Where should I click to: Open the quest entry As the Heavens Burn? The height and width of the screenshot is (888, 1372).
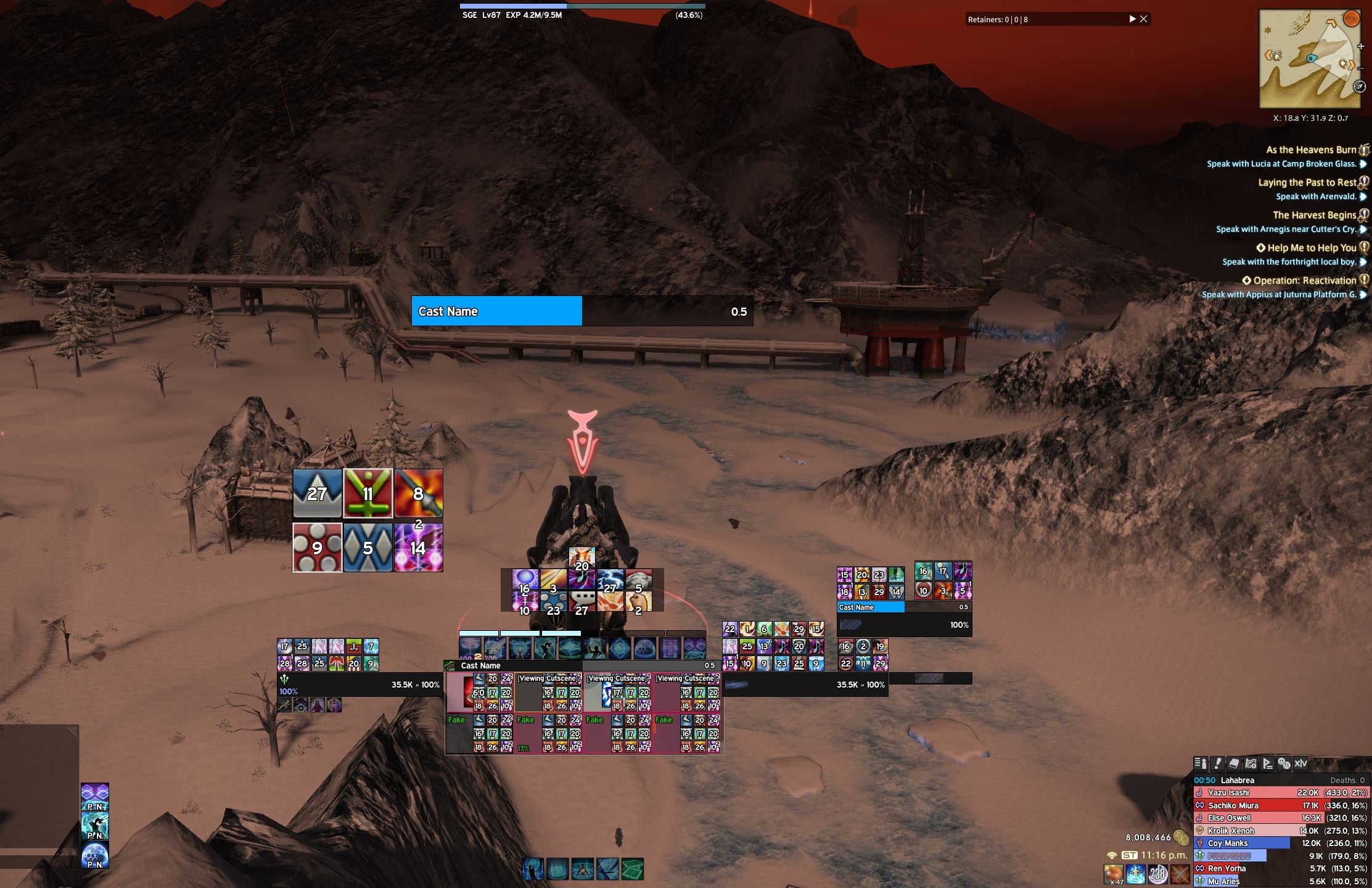coord(1312,149)
